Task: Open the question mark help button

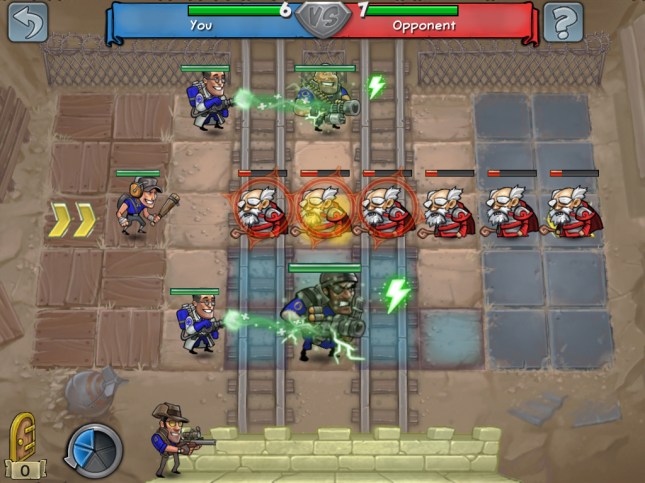Action: [563, 21]
